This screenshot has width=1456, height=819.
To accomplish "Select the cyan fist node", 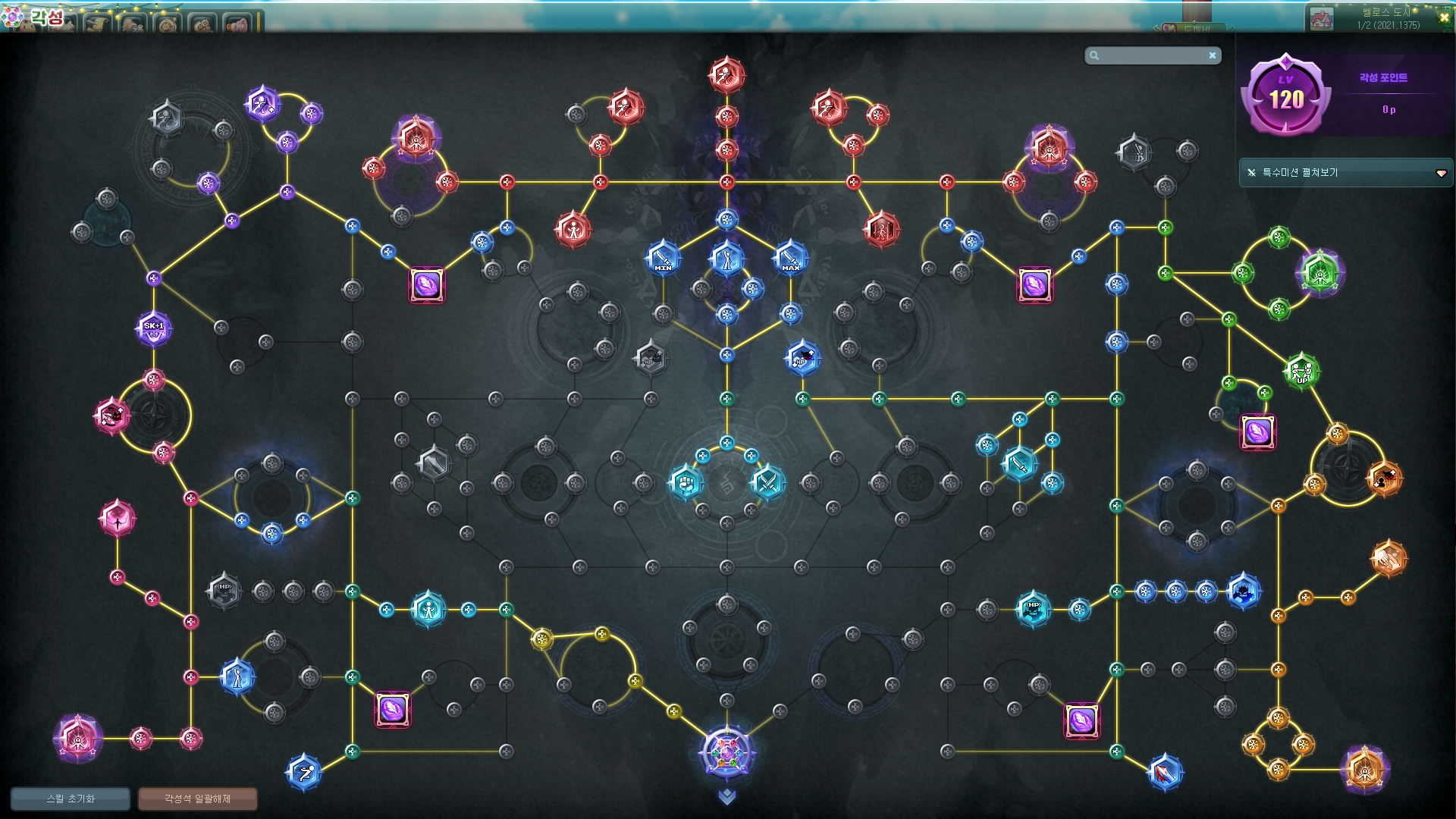I will coord(686,482).
